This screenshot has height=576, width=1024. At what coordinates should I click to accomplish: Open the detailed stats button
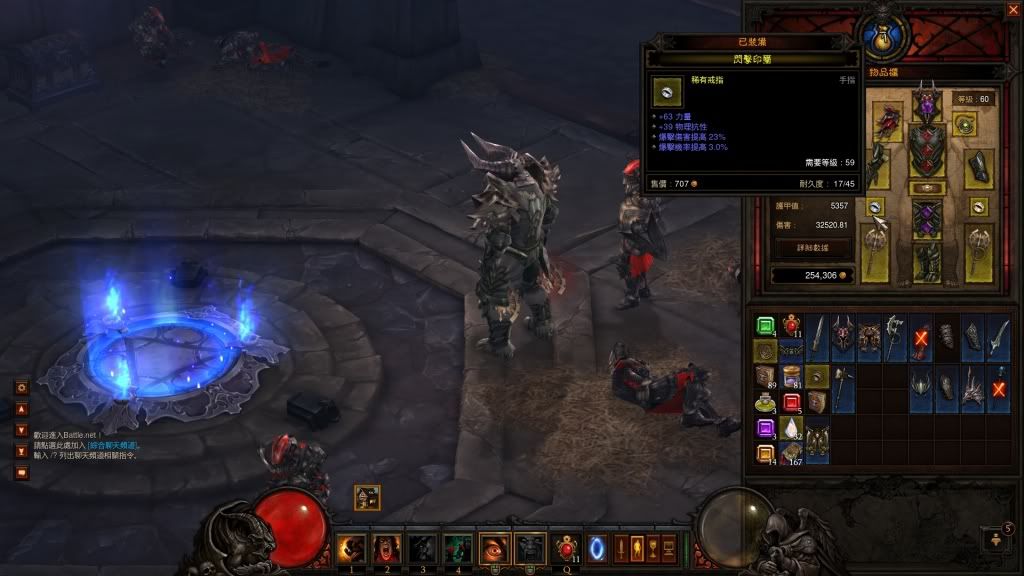click(812, 246)
